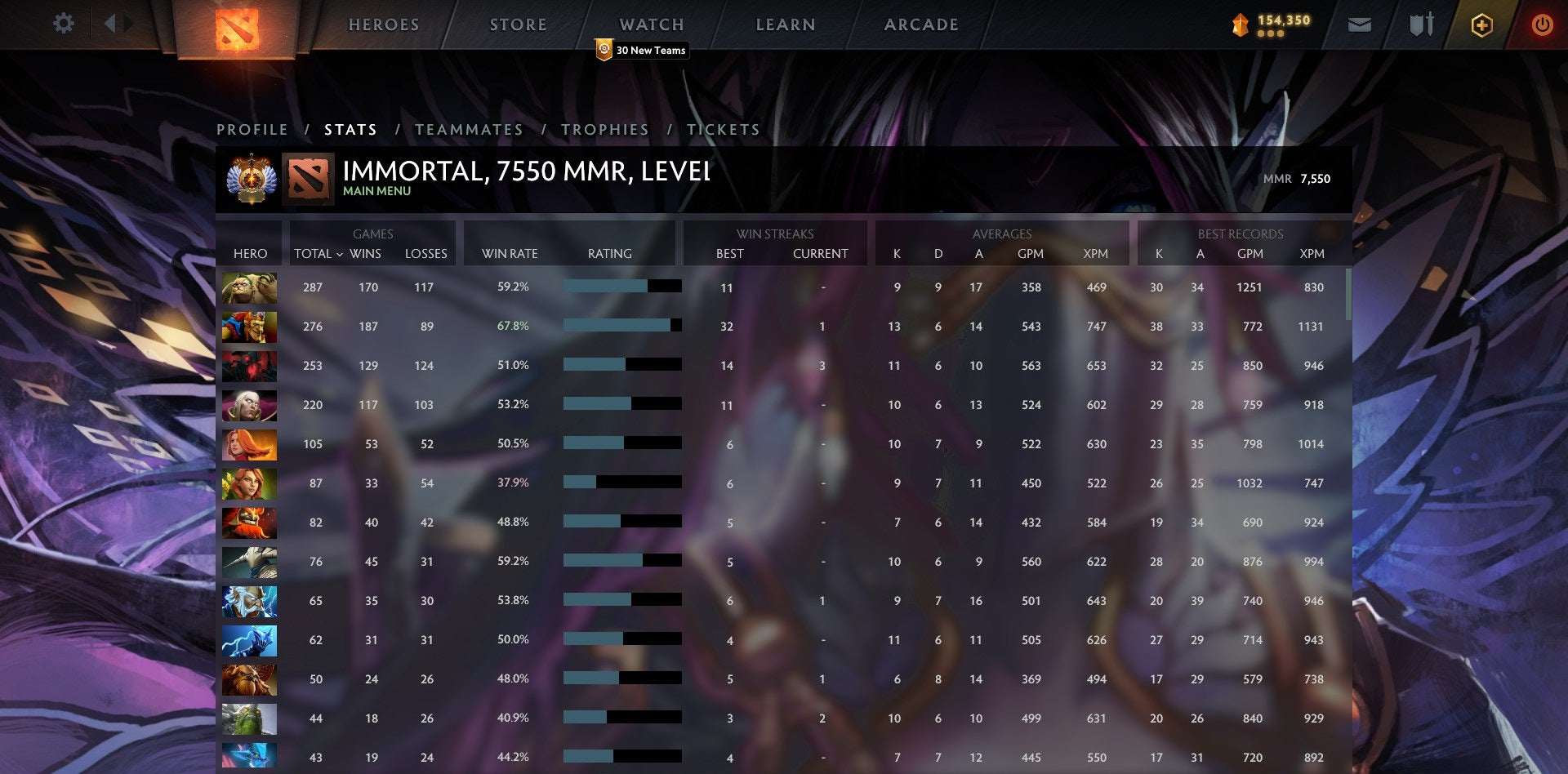The height and width of the screenshot is (774, 1568).
Task: Open the mail envelope notifications
Action: (x=1361, y=25)
